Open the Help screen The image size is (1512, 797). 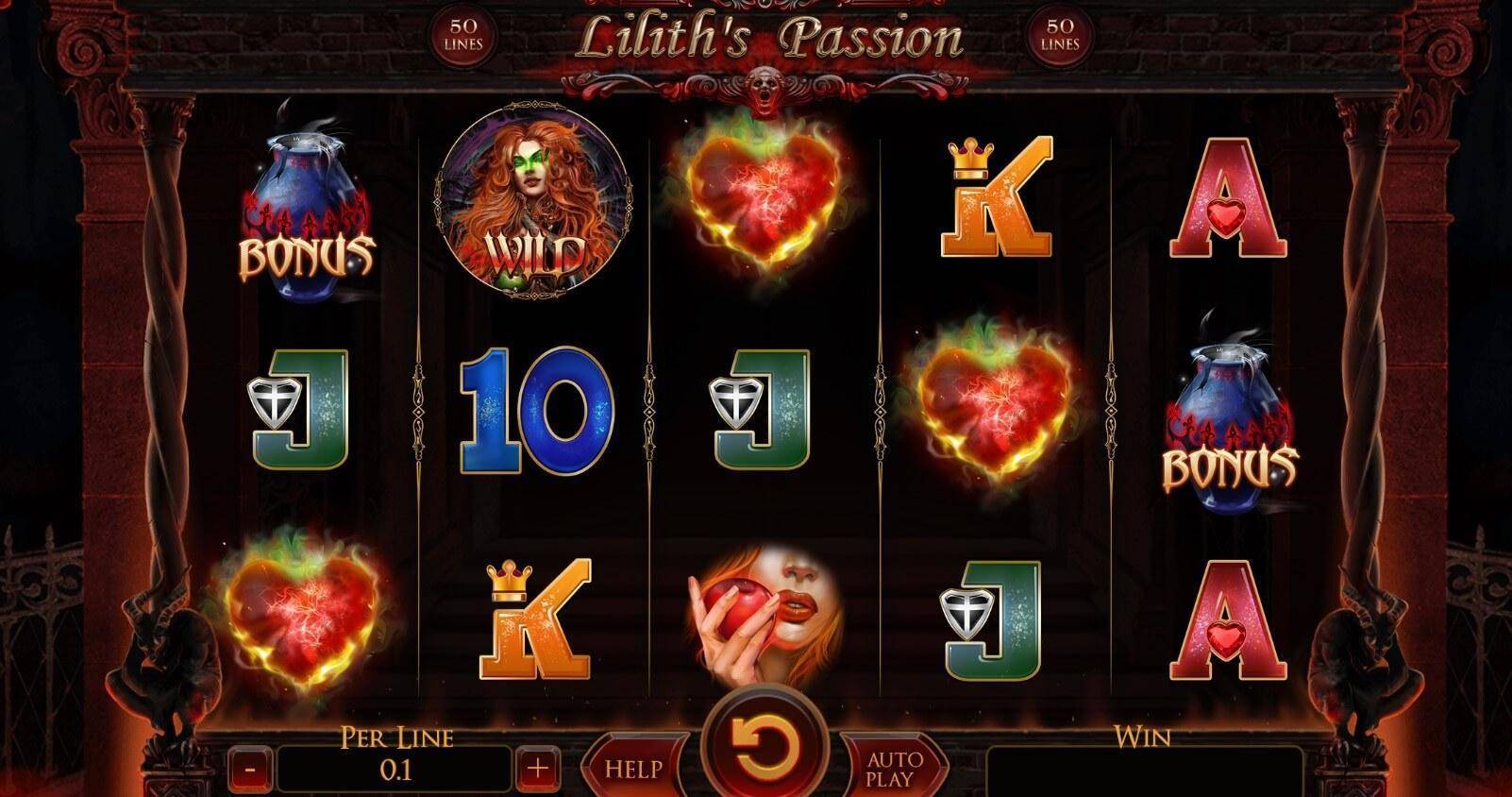tap(633, 769)
